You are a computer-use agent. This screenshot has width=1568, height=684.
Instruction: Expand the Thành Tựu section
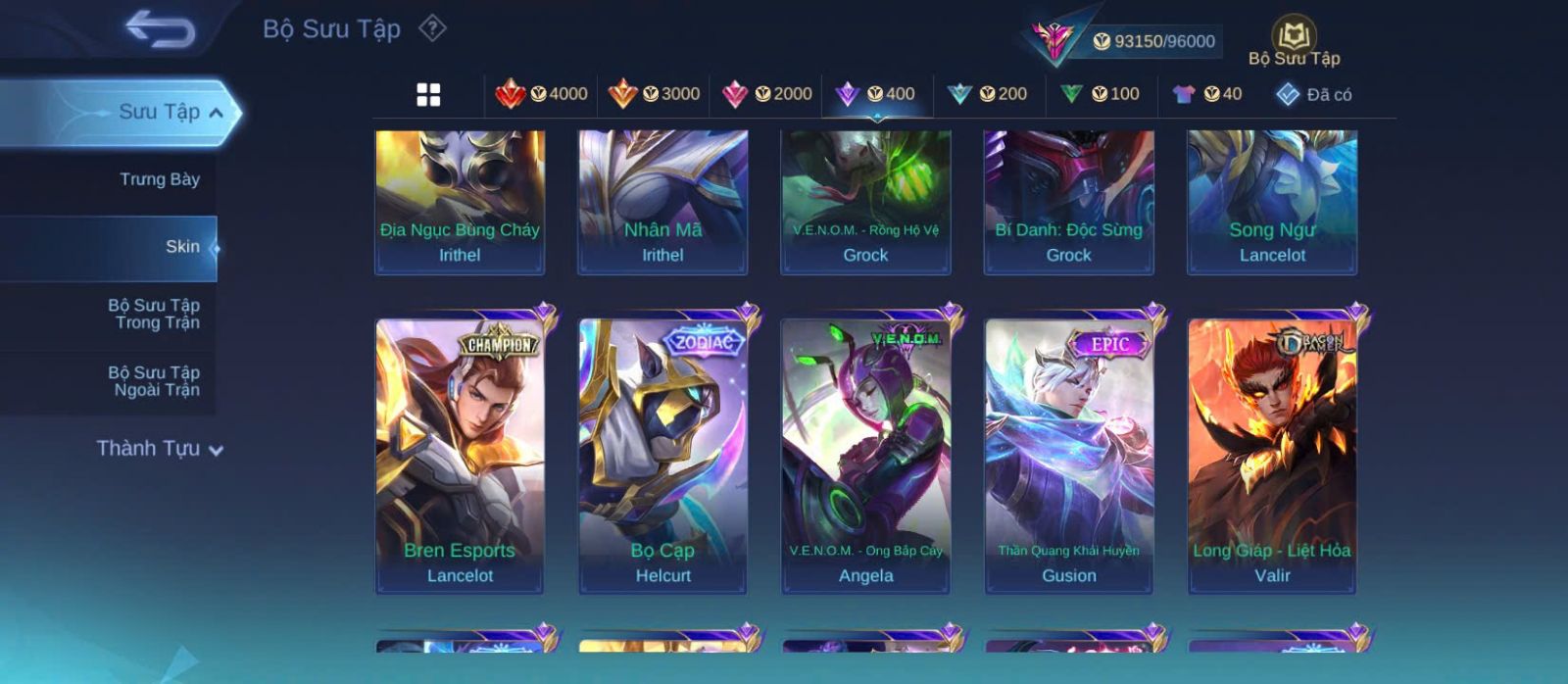[160, 449]
